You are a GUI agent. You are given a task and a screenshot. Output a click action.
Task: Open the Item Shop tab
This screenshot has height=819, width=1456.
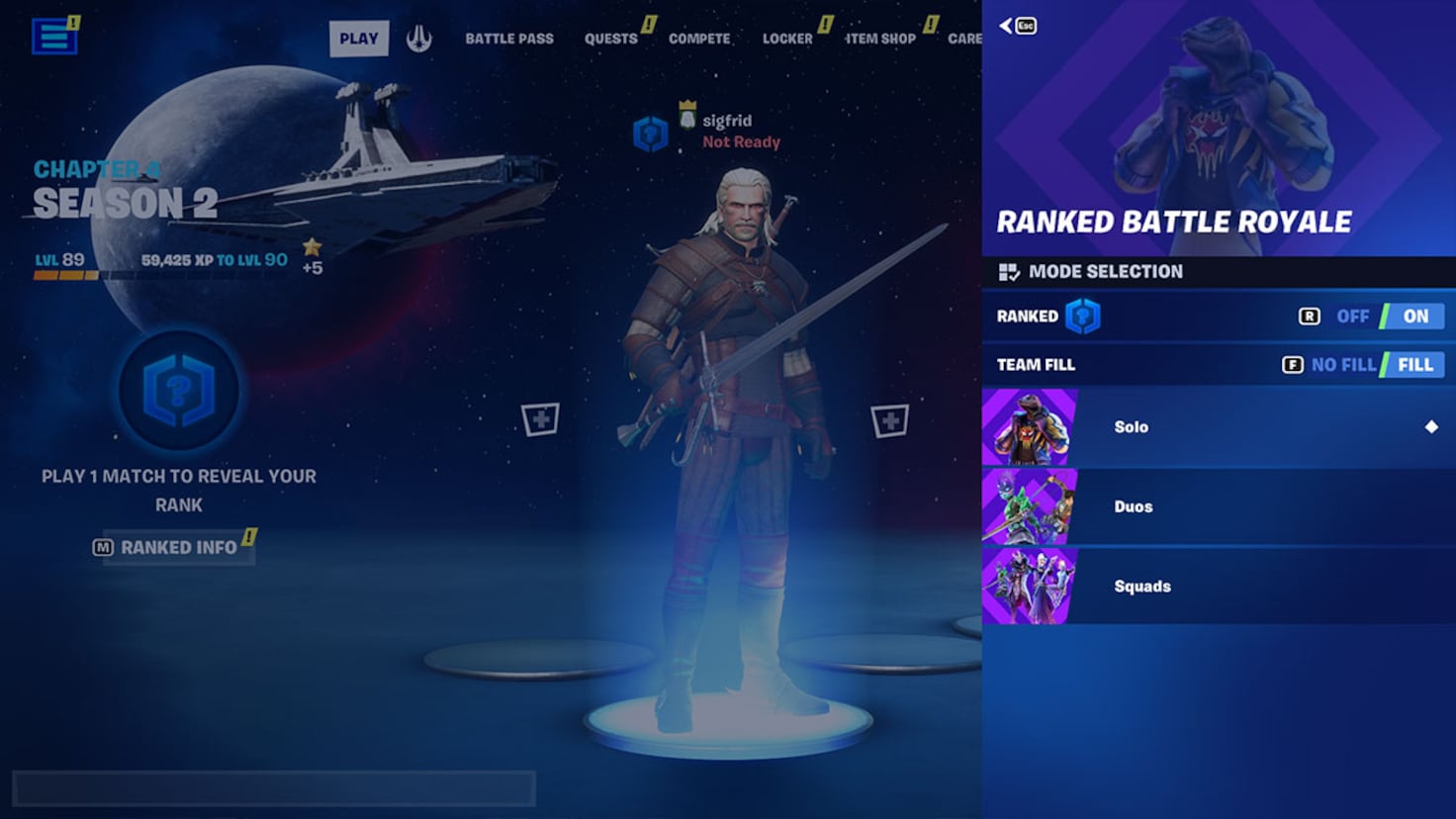(x=878, y=37)
